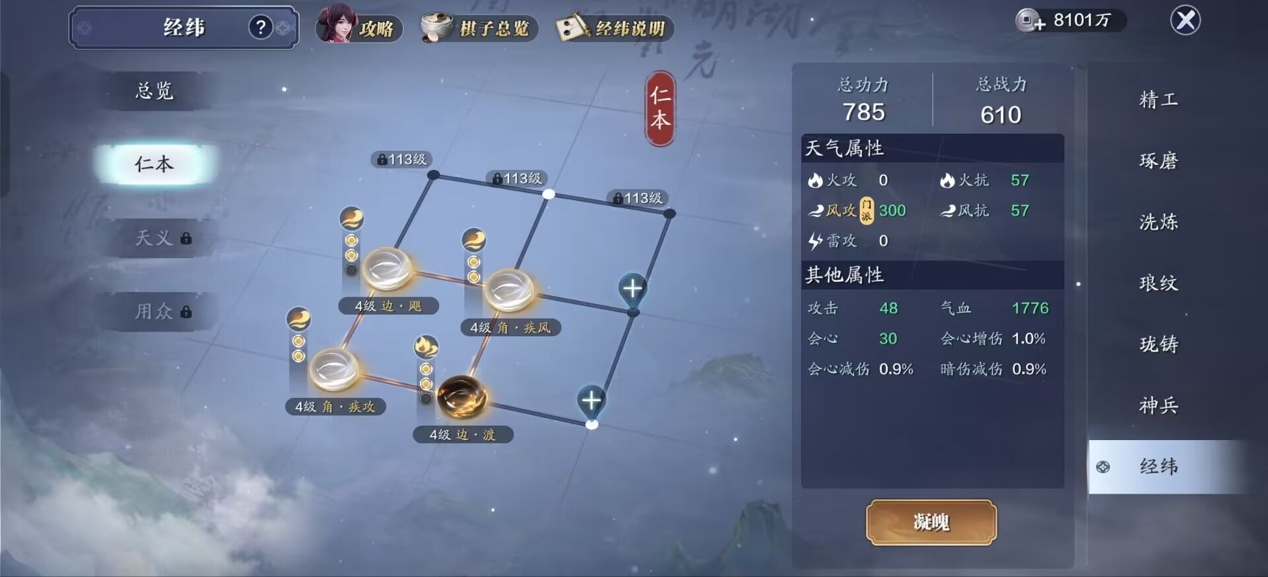The width and height of the screenshot is (1268, 577).
Task: Activate the 凝魄 button
Action: [931, 522]
